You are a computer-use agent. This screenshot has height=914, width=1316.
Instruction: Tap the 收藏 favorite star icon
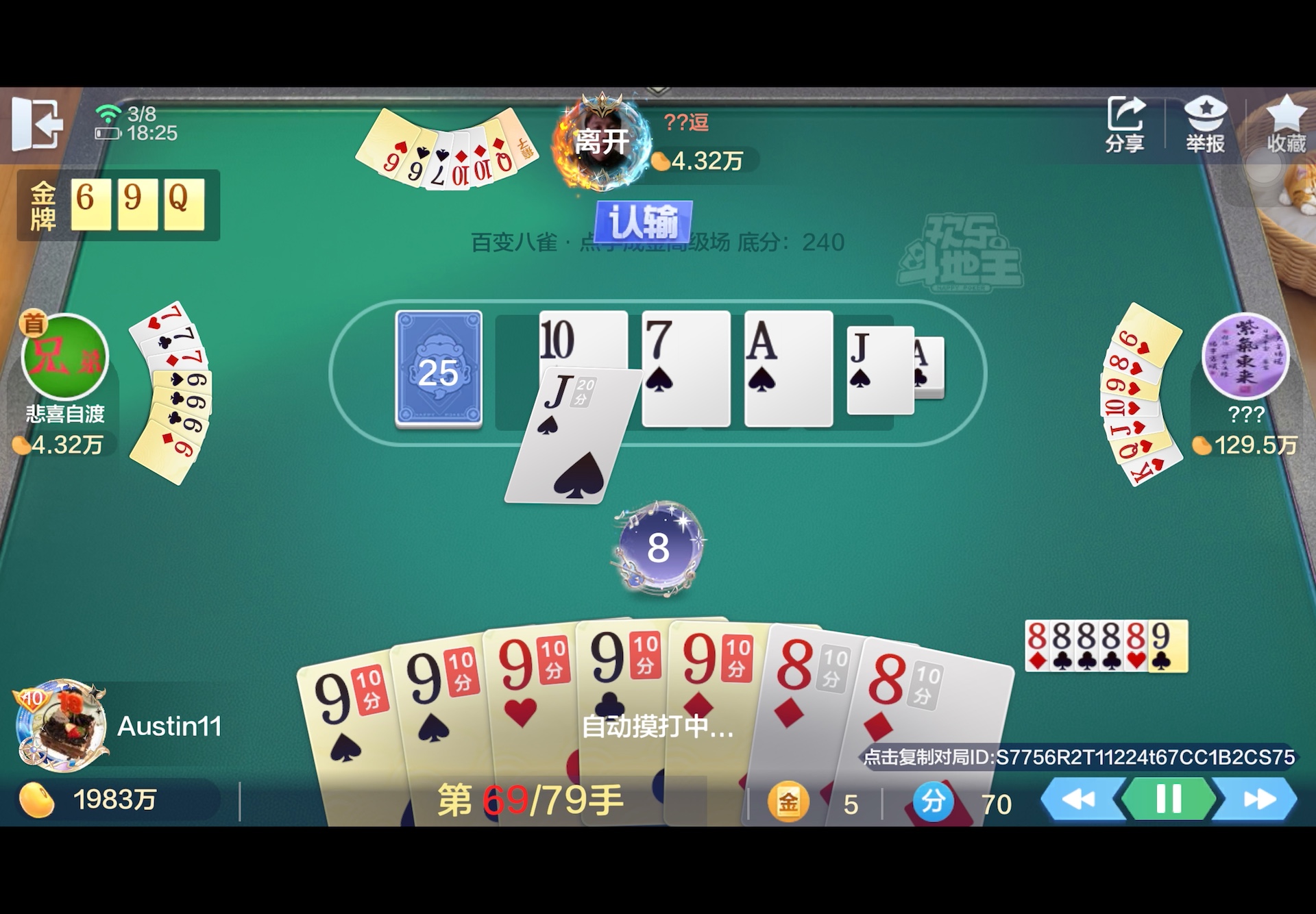click(x=1287, y=123)
